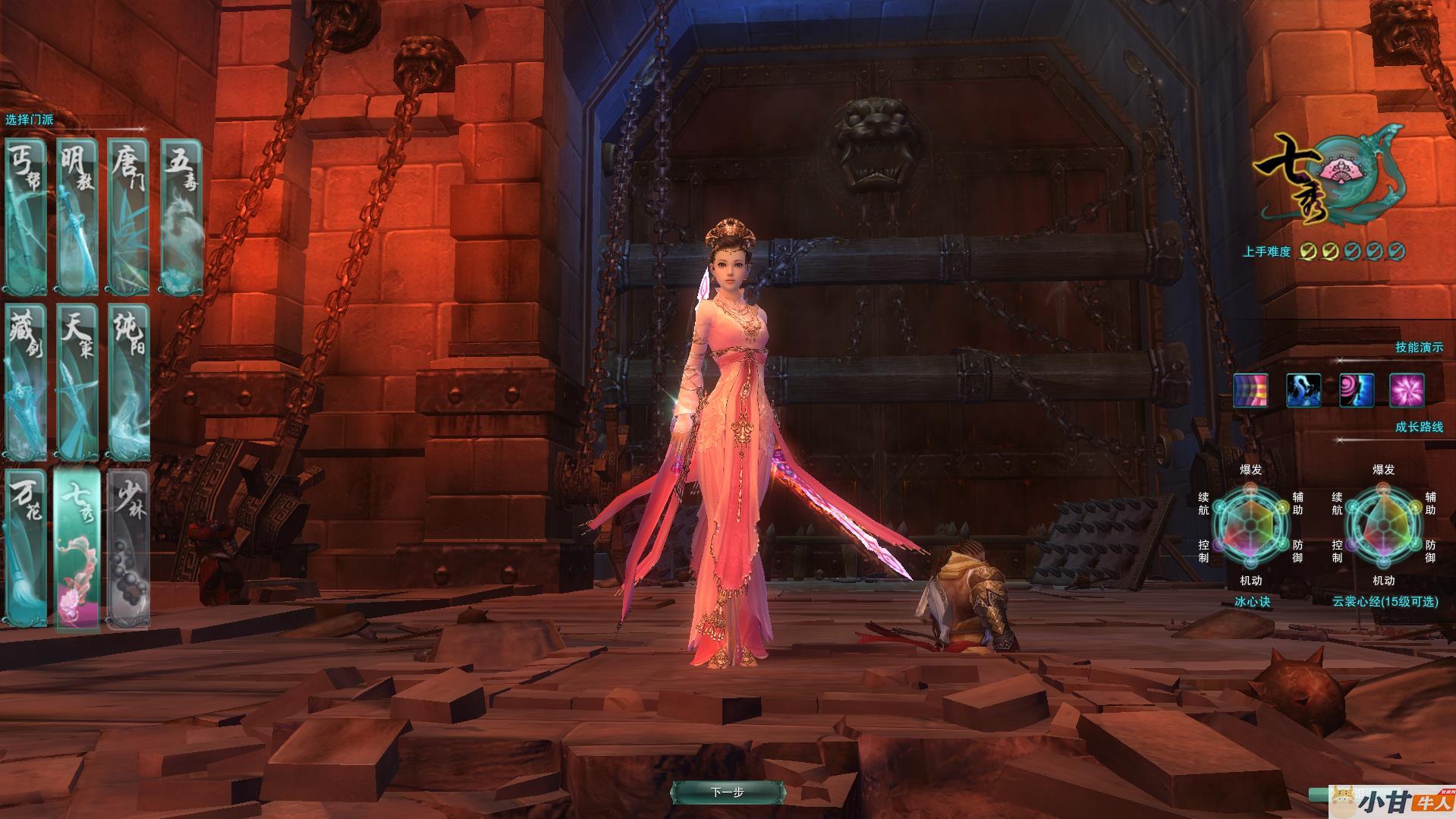Image resolution: width=1456 pixels, height=819 pixels.
Task: Play the blue dragon skill demo icon
Action: pos(1303,391)
